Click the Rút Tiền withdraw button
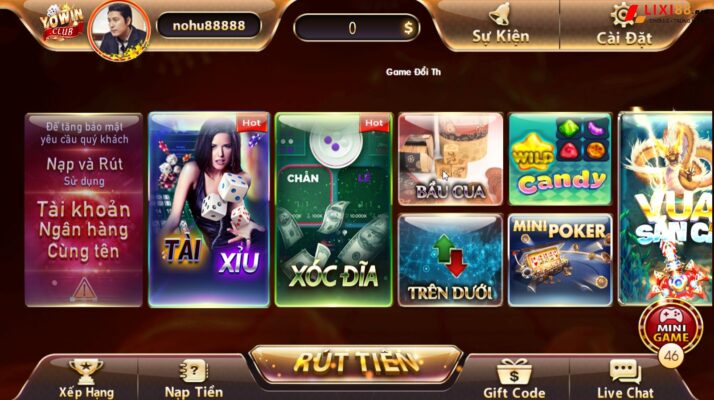Viewport: 714px width, 400px height. (x=355, y=364)
